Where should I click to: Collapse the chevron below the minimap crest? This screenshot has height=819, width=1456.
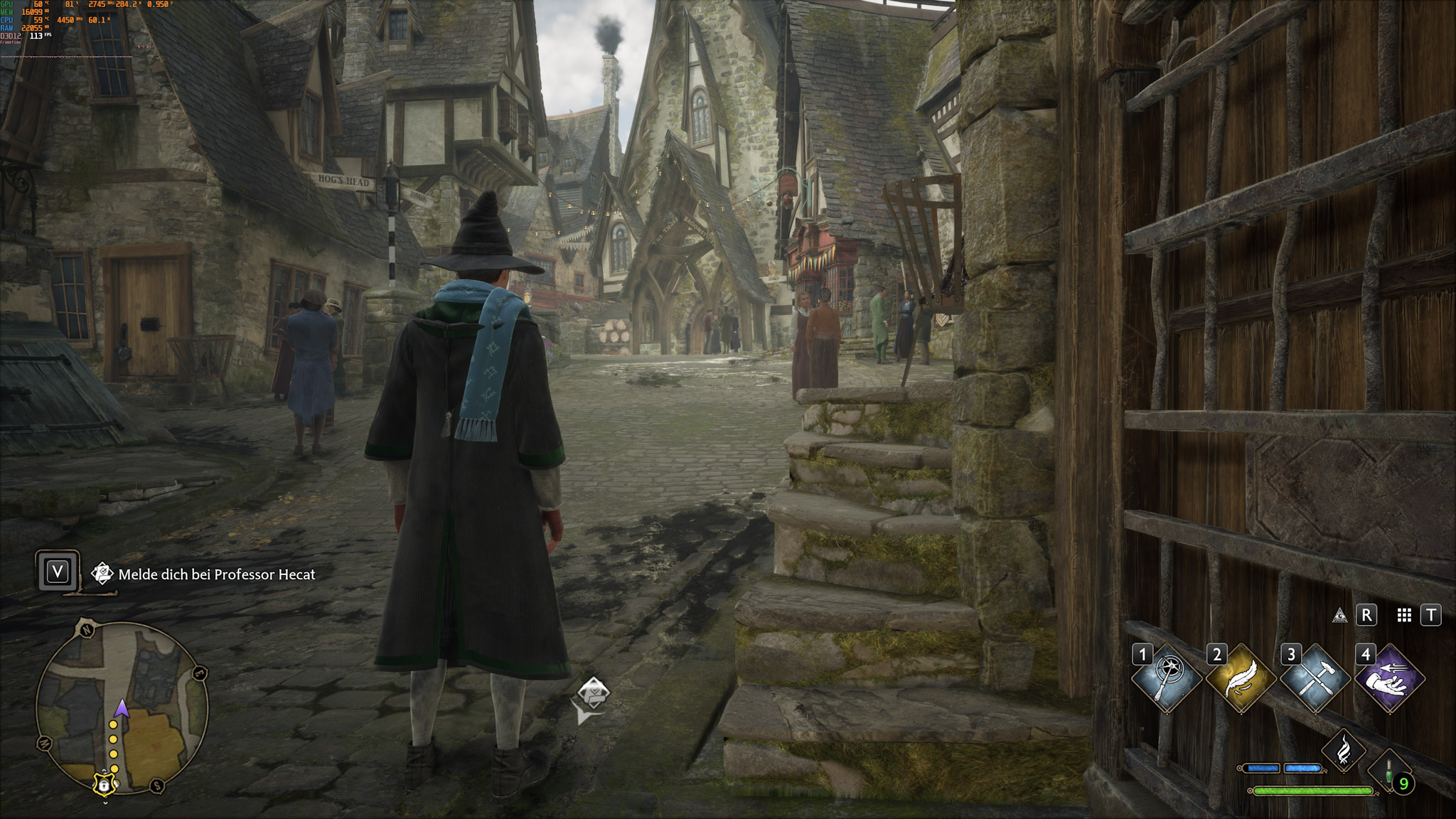pos(105,802)
